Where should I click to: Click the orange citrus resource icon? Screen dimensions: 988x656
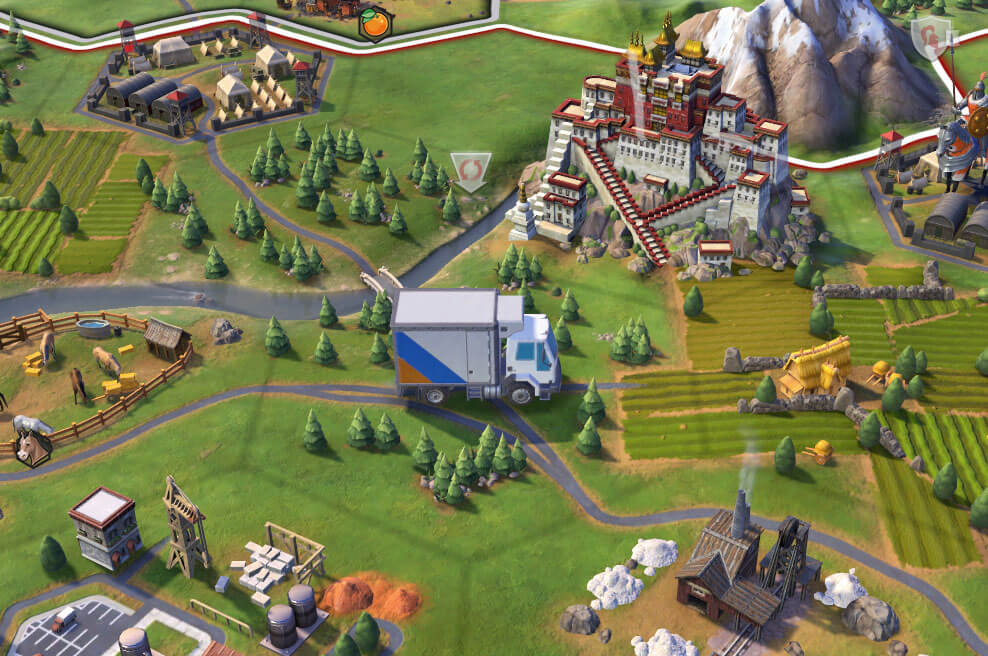[375, 25]
